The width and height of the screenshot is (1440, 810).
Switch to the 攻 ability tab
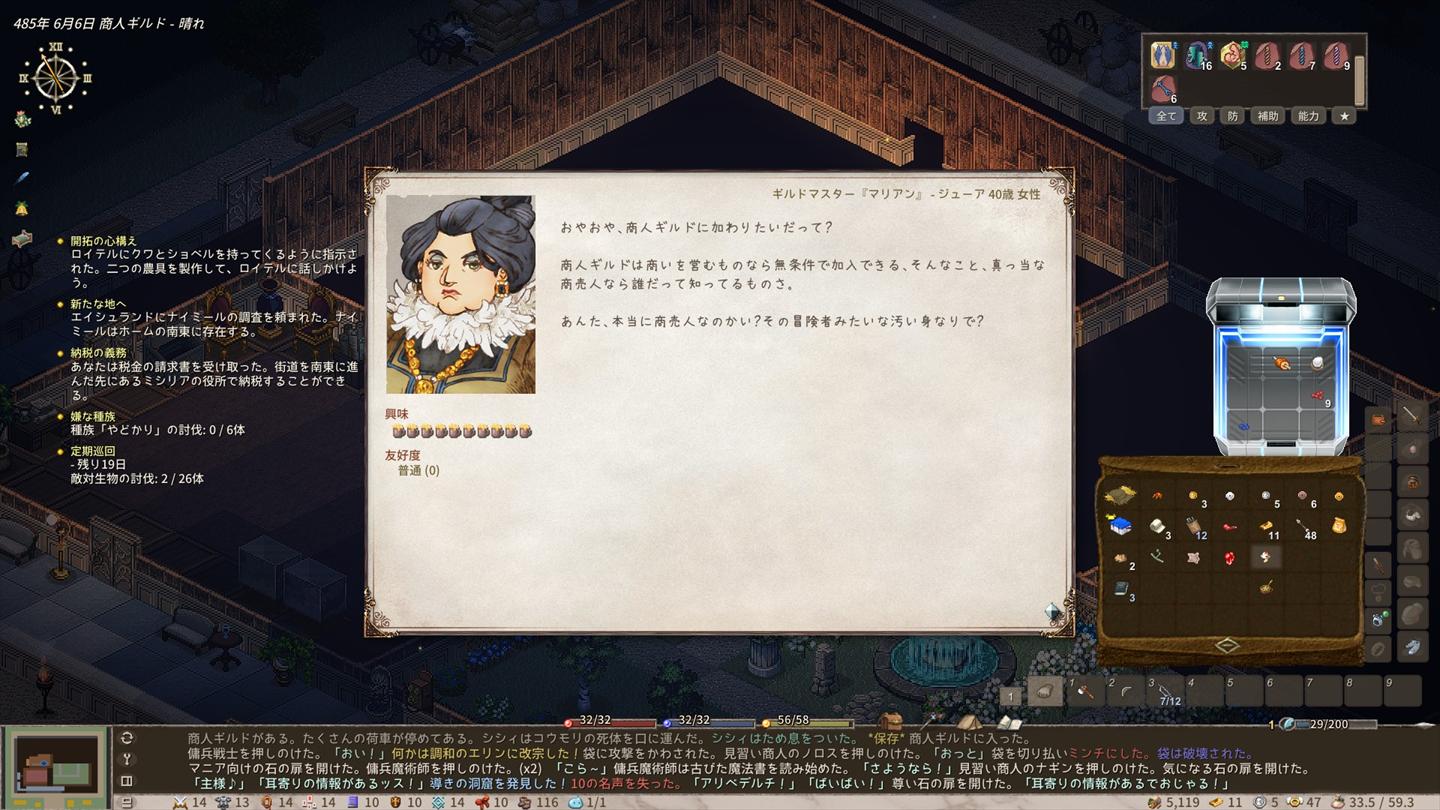pyautogui.click(x=1202, y=116)
